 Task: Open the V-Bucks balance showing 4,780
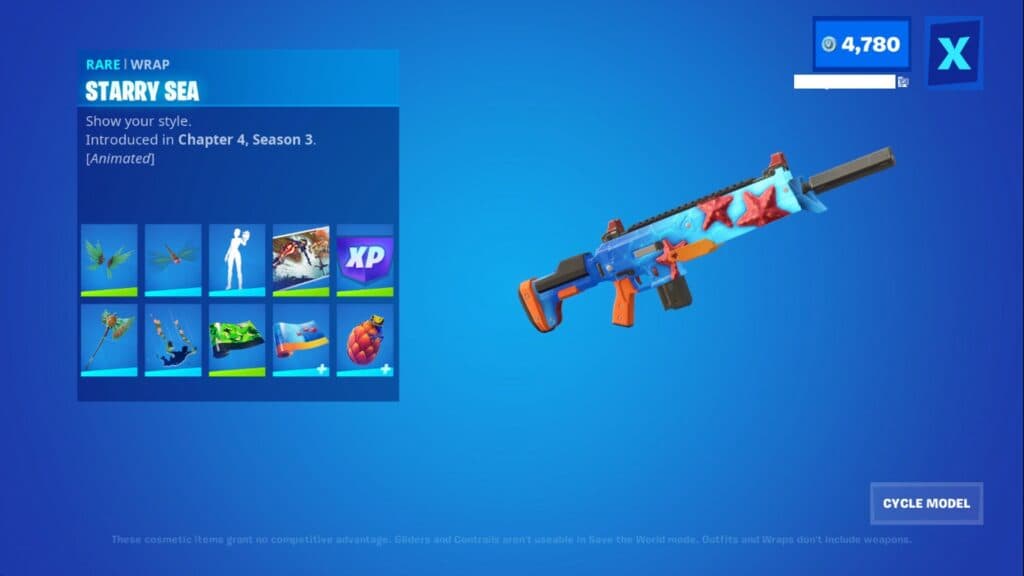tap(861, 45)
